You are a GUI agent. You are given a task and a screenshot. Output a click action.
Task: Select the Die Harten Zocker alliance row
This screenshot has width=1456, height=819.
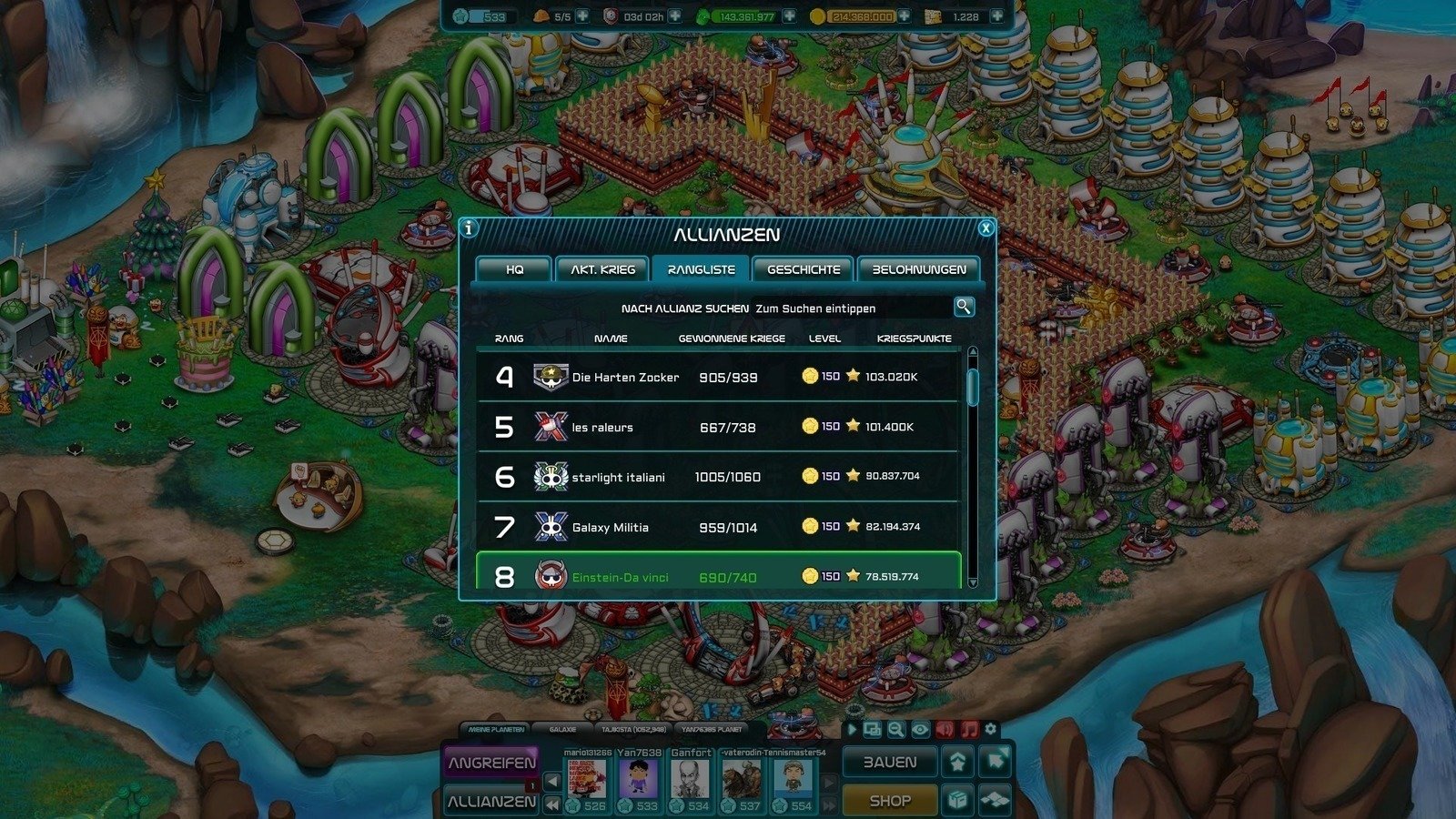718,377
